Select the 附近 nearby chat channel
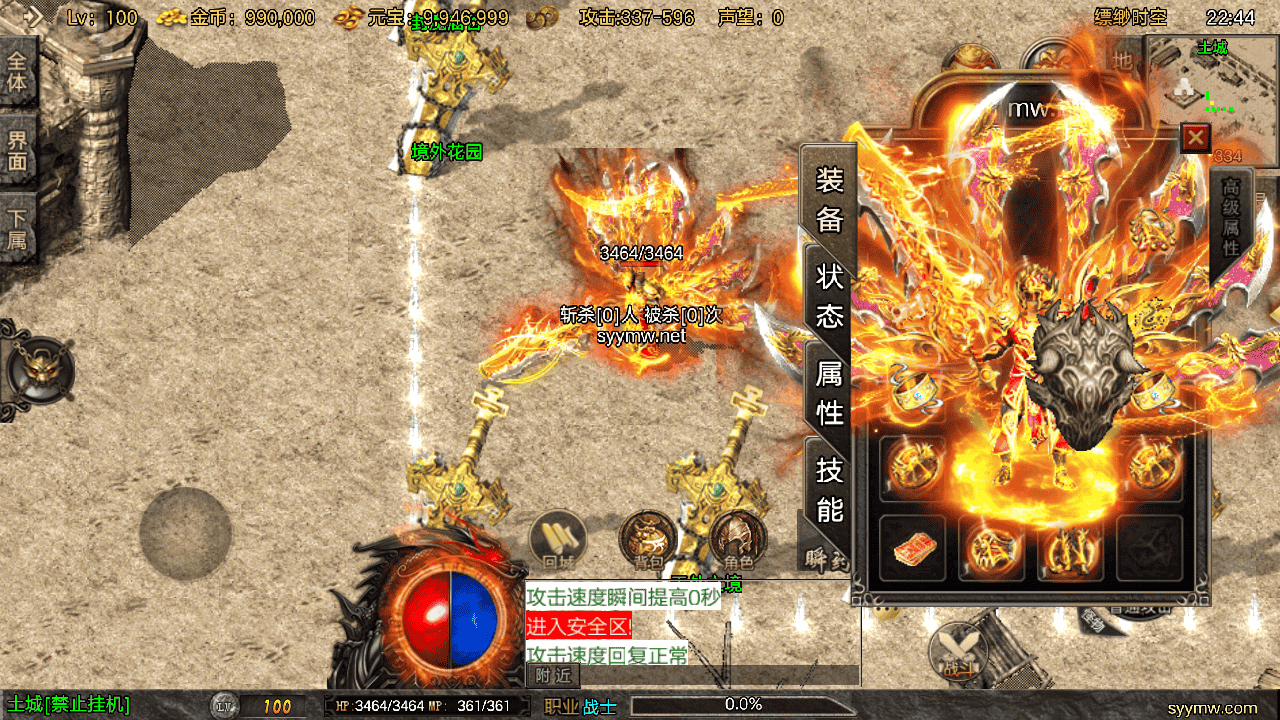The height and width of the screenshot is (720, 1280). coord(552,675)
